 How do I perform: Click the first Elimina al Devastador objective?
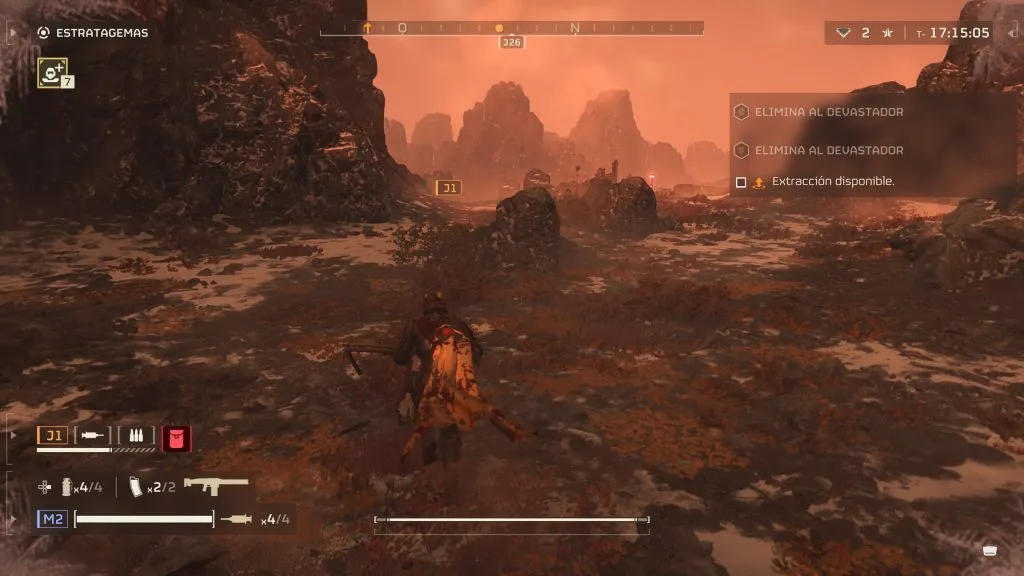point(830,112)
